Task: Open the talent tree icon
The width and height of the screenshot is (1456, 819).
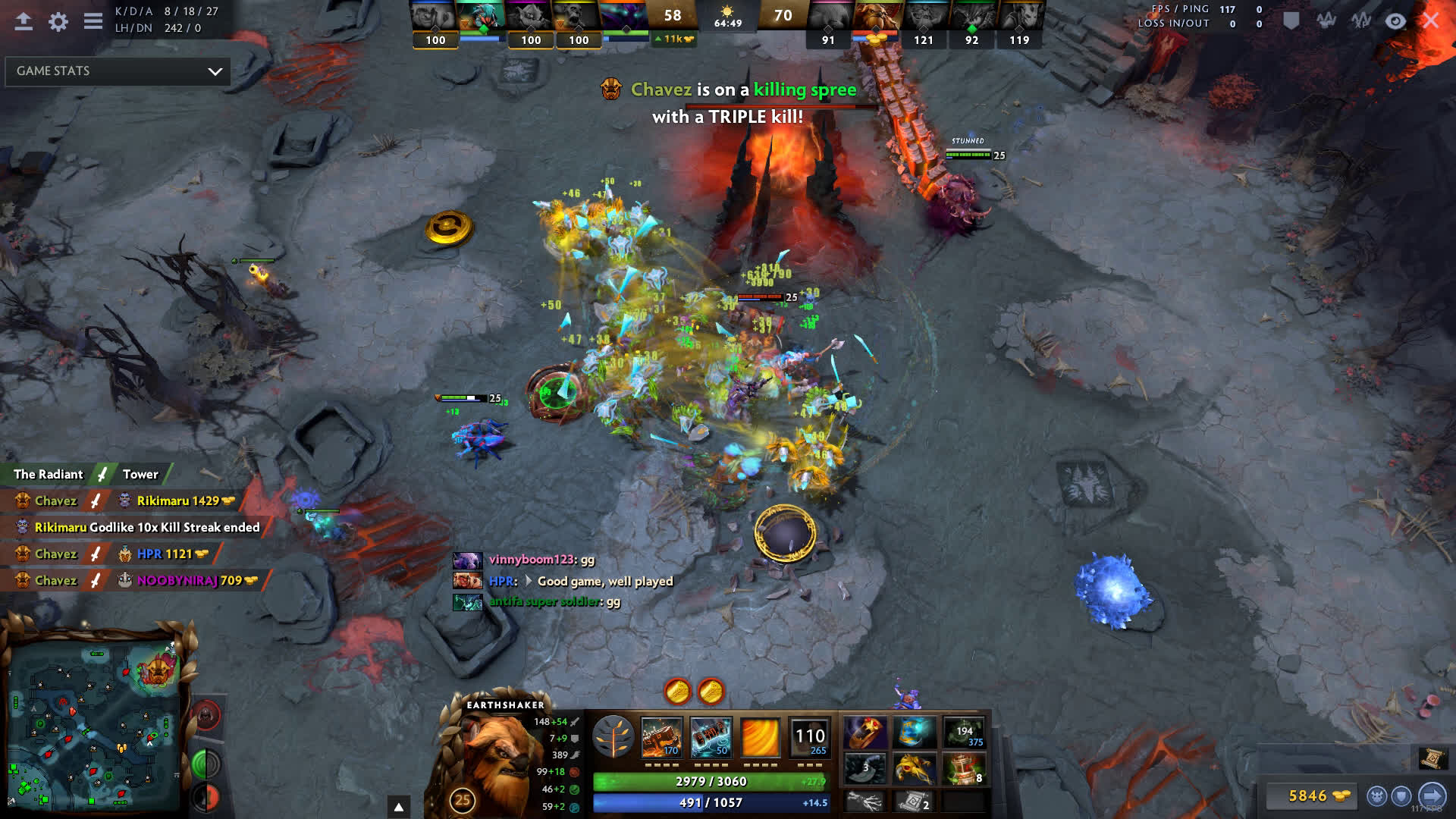Action: (613, 736)
